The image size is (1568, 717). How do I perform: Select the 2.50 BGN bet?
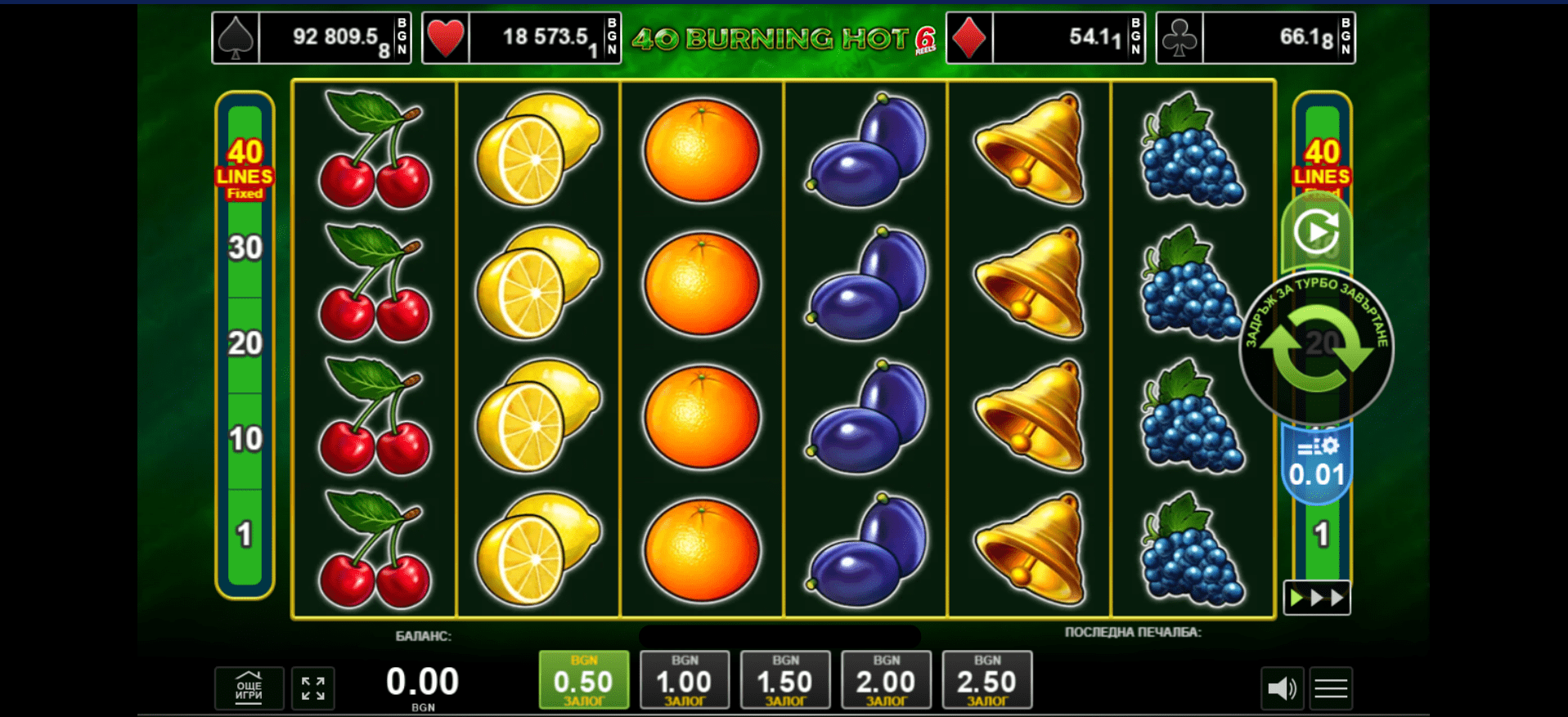point(986,679)
